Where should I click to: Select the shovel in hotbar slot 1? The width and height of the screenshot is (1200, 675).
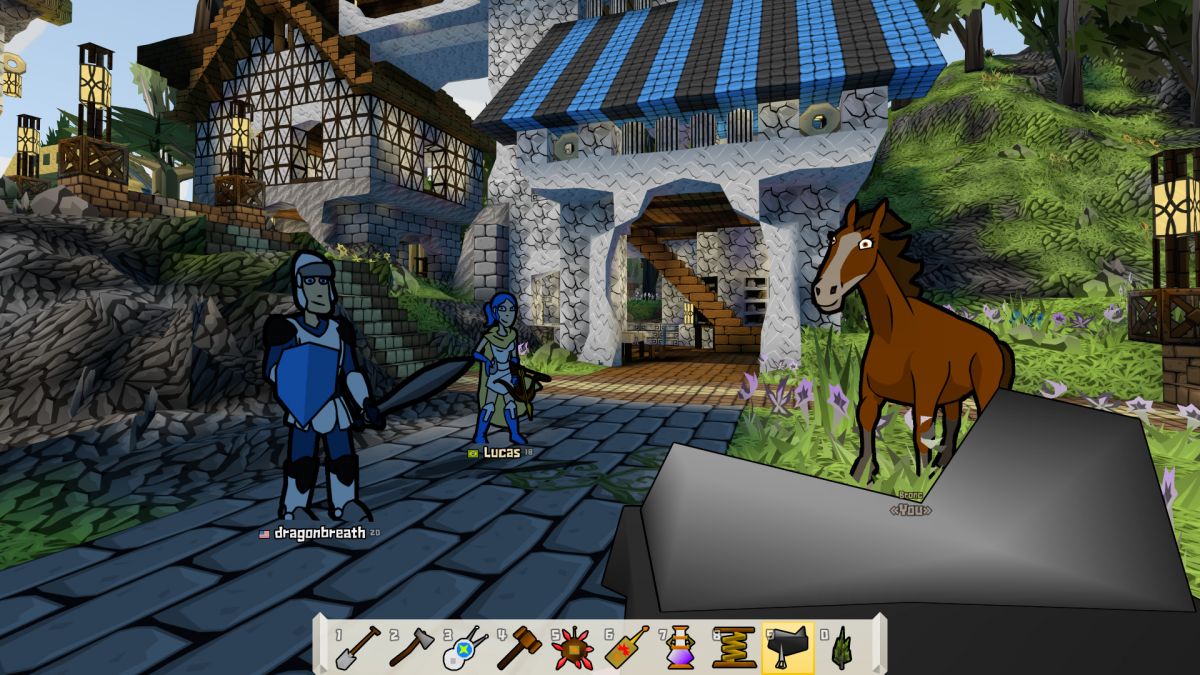[357, 647]
